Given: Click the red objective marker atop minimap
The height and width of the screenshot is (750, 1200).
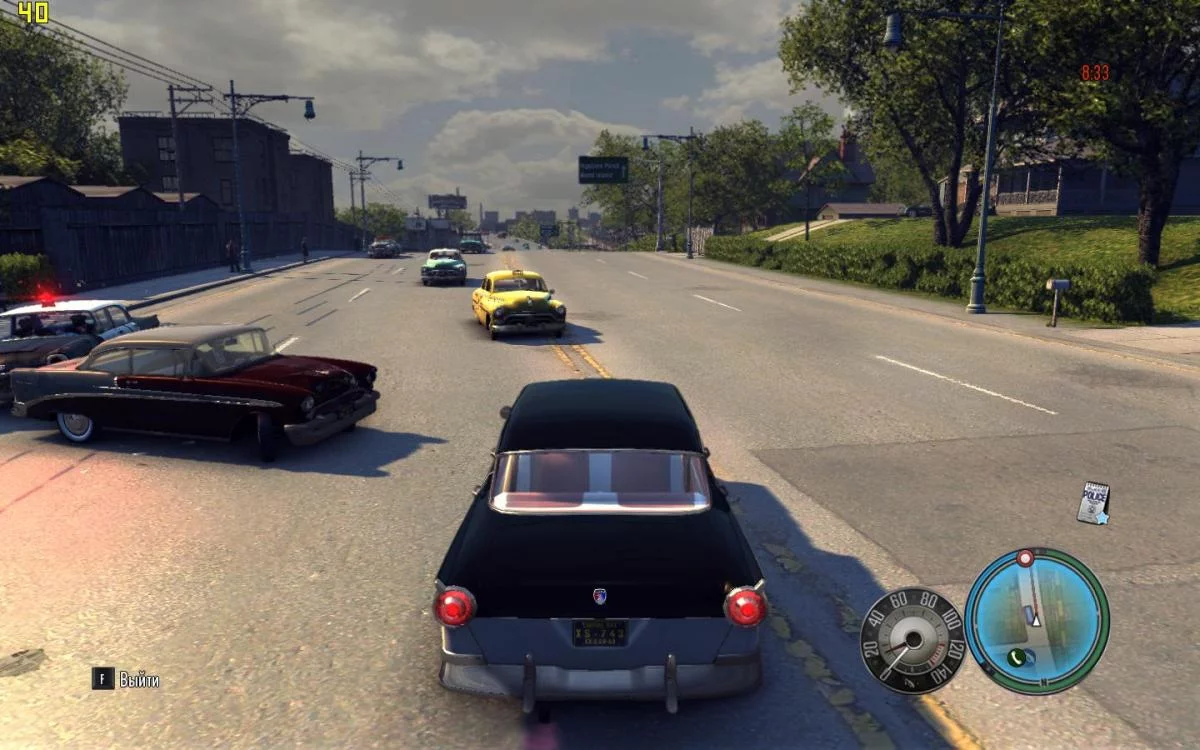Looking at the screenshot, I should pos(1025,558).
